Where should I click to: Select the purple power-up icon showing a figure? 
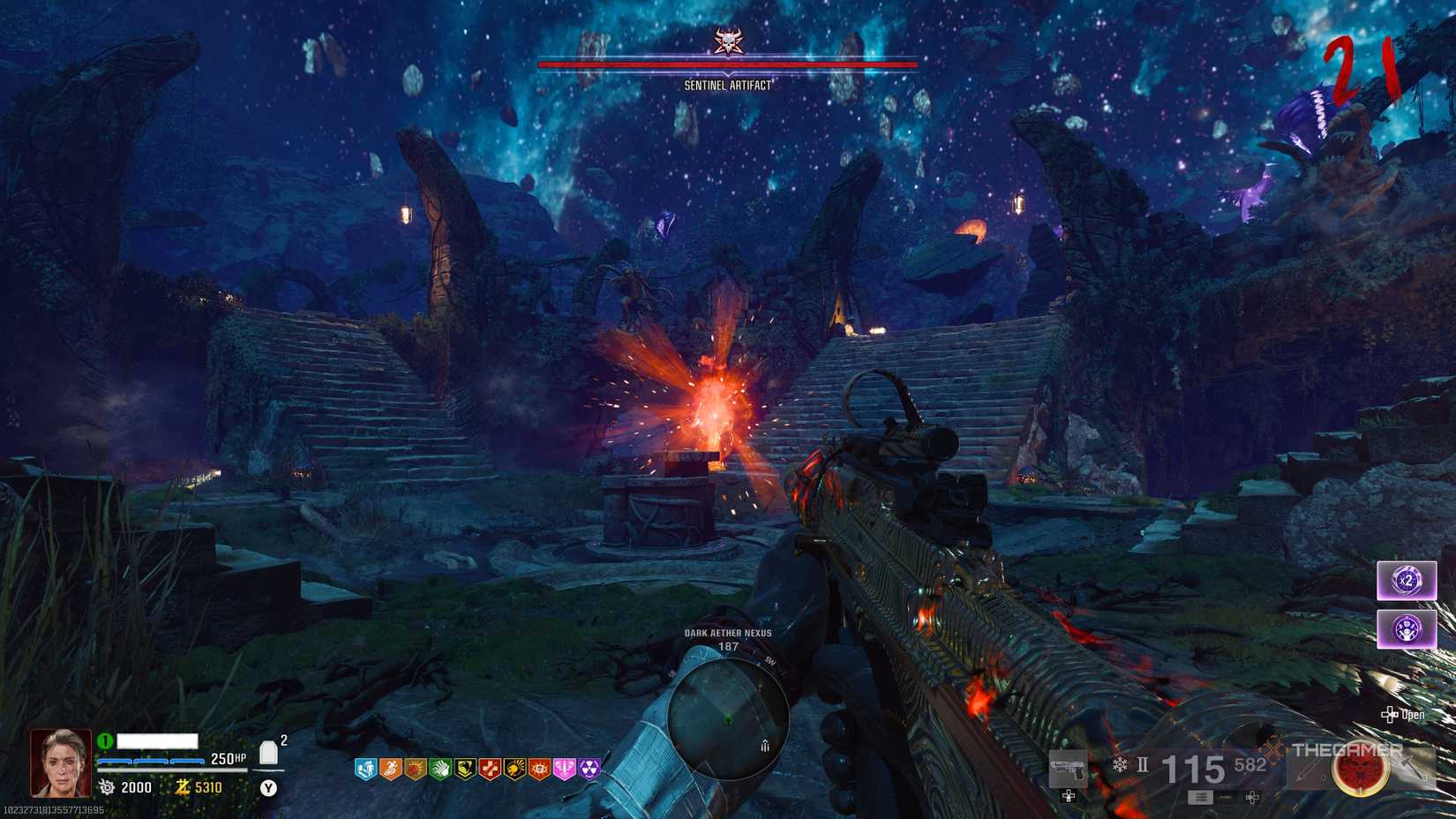[1406, 629]
